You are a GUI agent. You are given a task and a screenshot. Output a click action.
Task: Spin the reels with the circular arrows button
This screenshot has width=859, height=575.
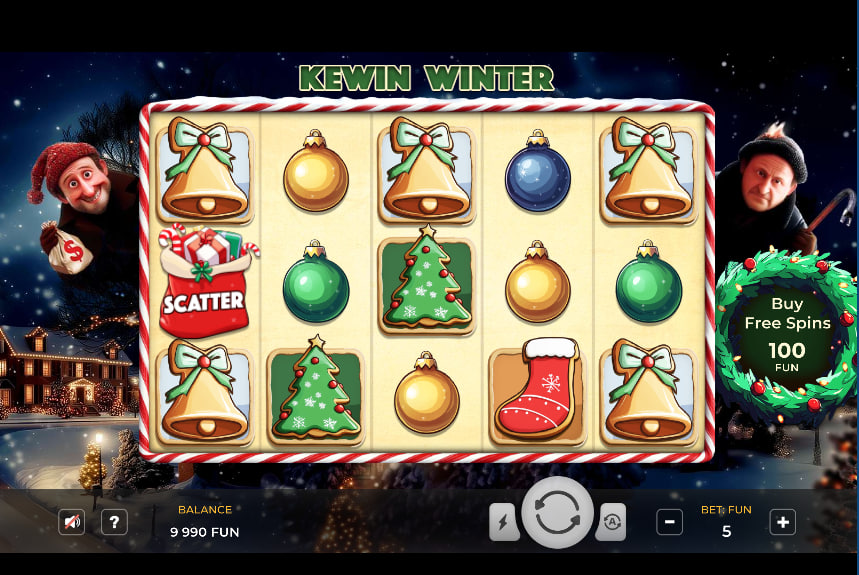557,512
